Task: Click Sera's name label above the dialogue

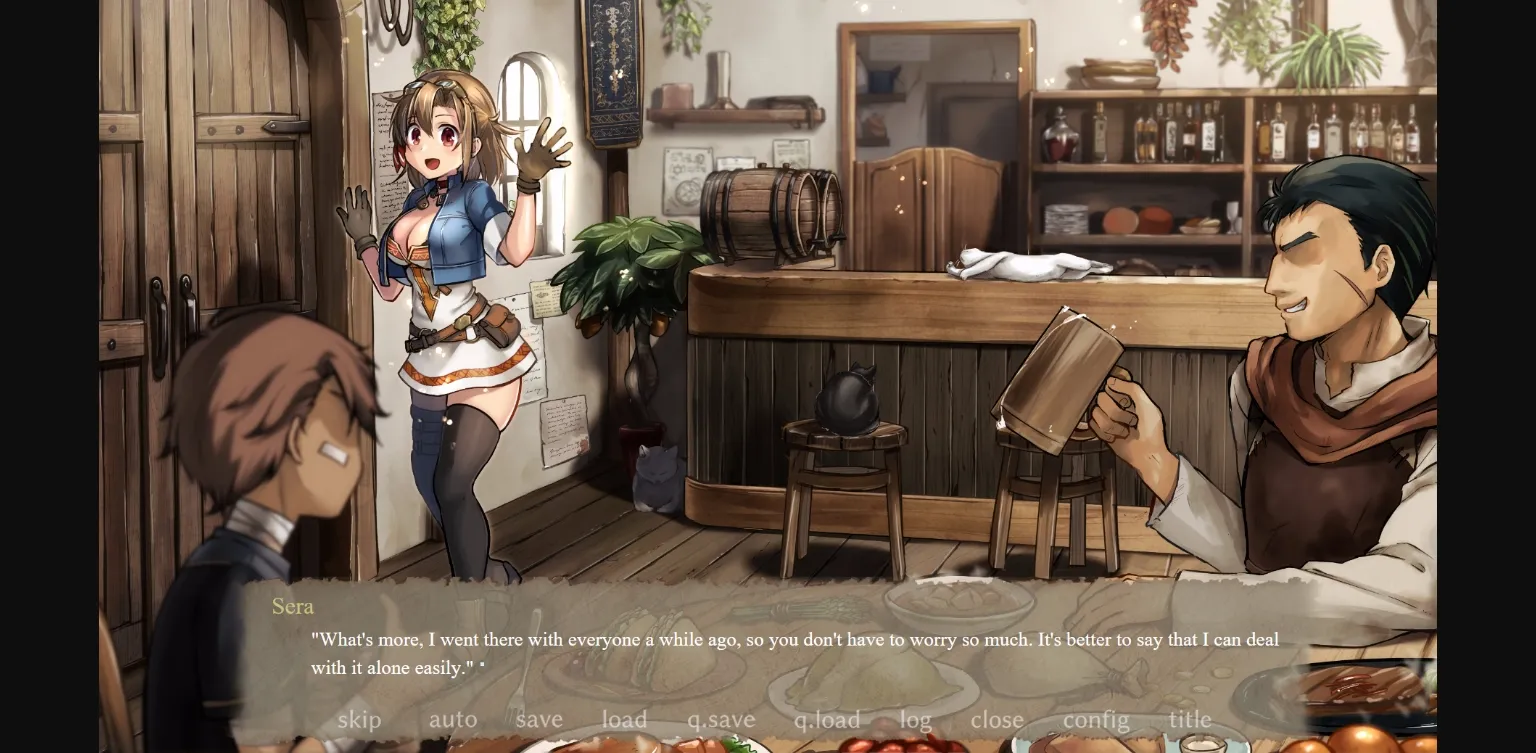Action: [x=293, y=606]
